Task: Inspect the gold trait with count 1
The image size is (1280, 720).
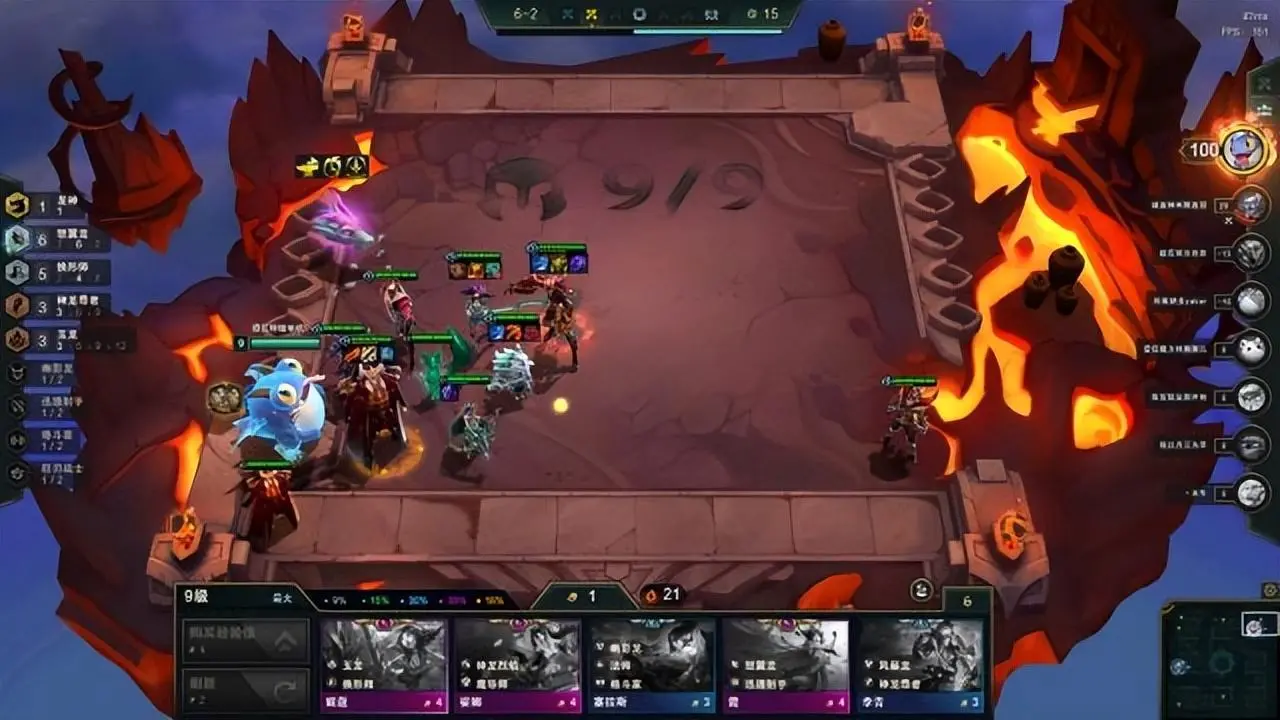Action: click(17, 206)
